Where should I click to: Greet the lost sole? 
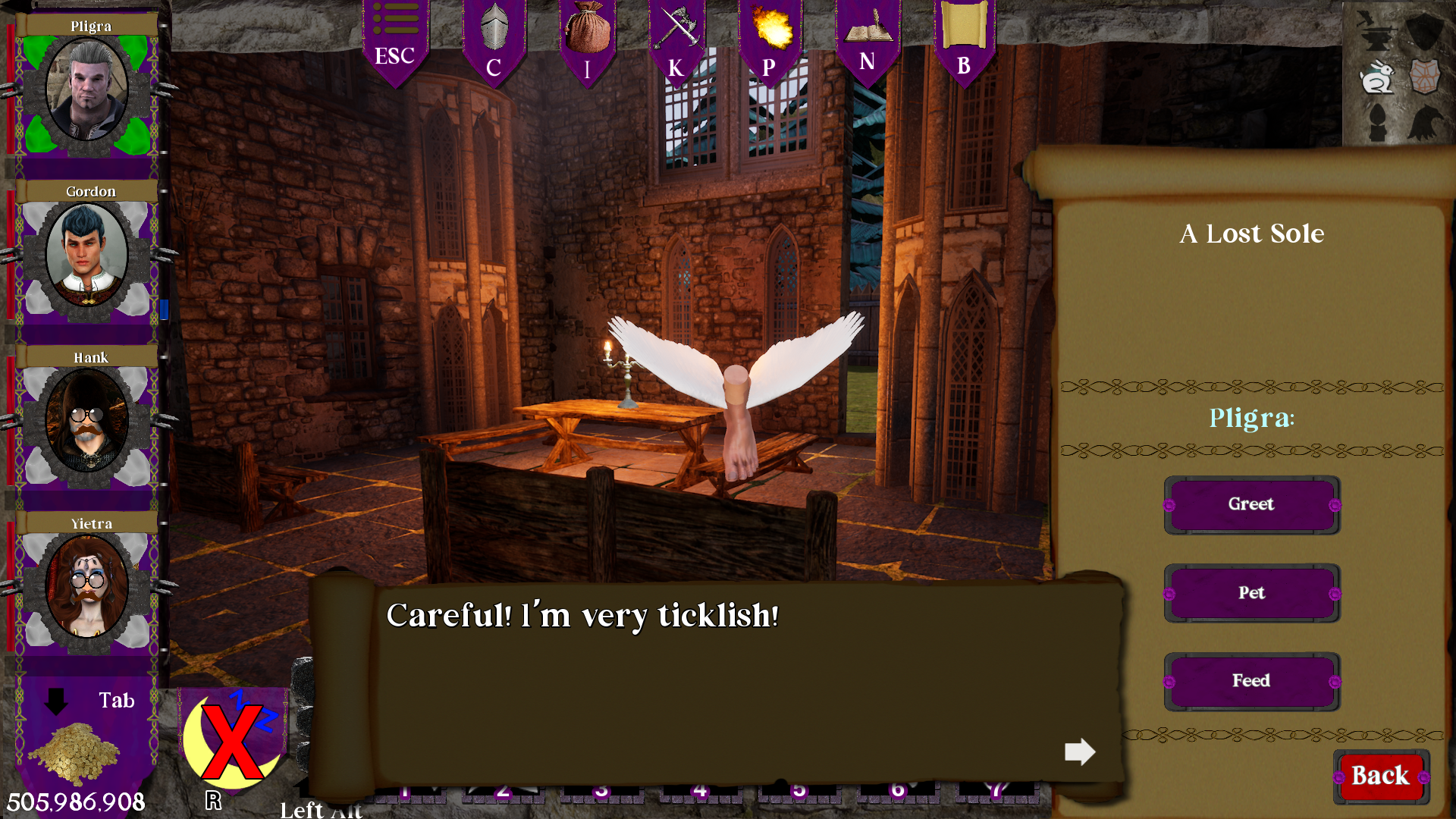click(x=1251, y=504)
